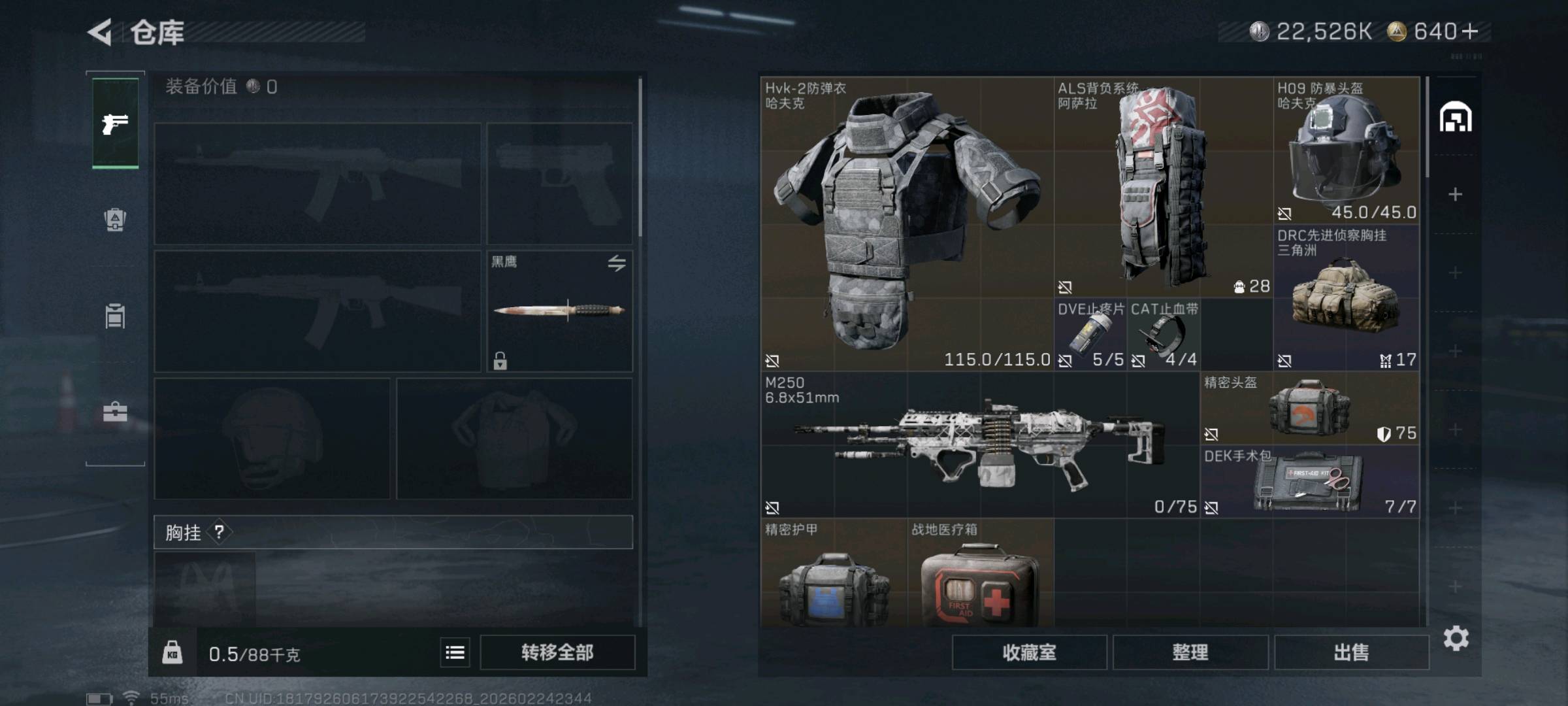
Task: Go back using the arrow beside 仓库
Action: click(x=100, y=32)
